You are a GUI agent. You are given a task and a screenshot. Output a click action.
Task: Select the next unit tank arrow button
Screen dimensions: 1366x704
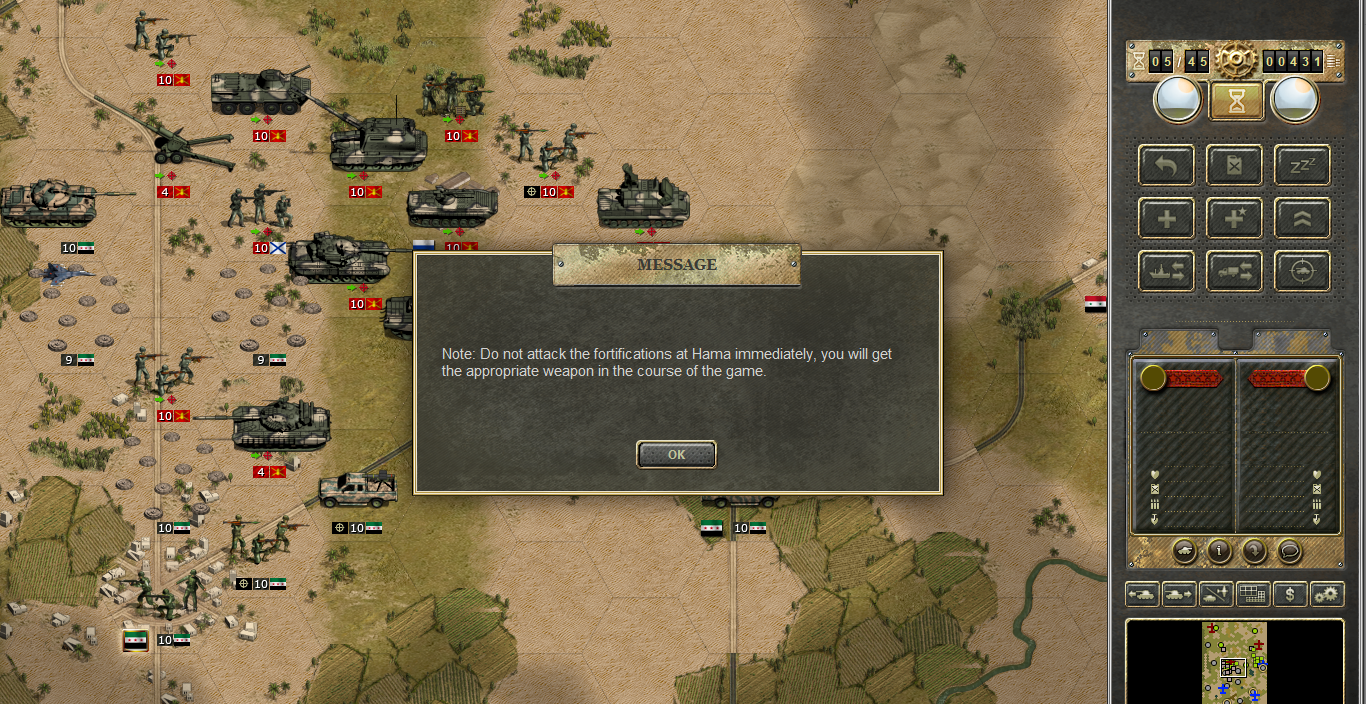[x=1179, y=594]
